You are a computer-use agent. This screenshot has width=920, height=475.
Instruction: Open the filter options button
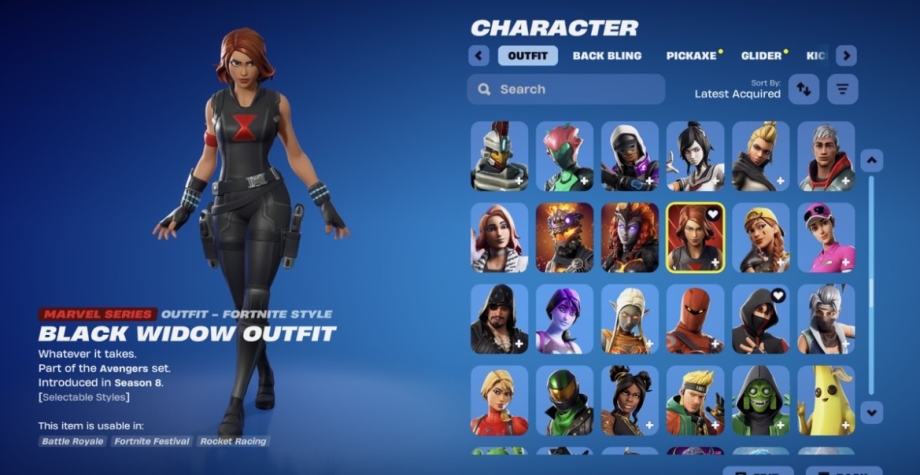[x=842, y=89]
